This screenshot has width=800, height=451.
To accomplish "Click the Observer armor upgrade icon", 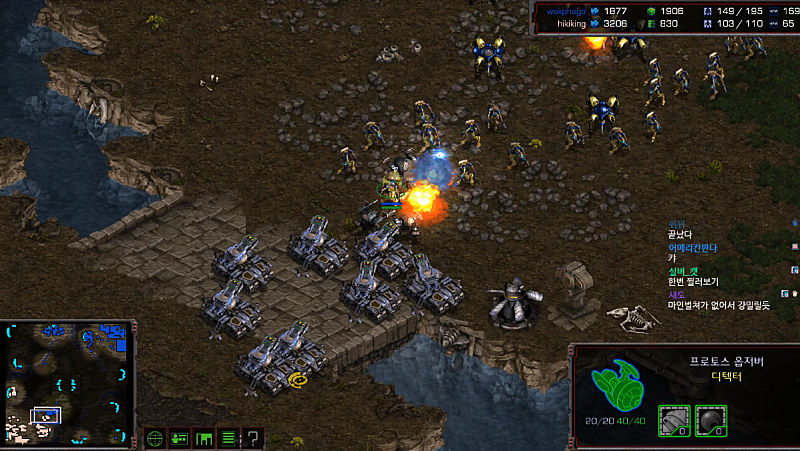I will (x=673, y=419).
